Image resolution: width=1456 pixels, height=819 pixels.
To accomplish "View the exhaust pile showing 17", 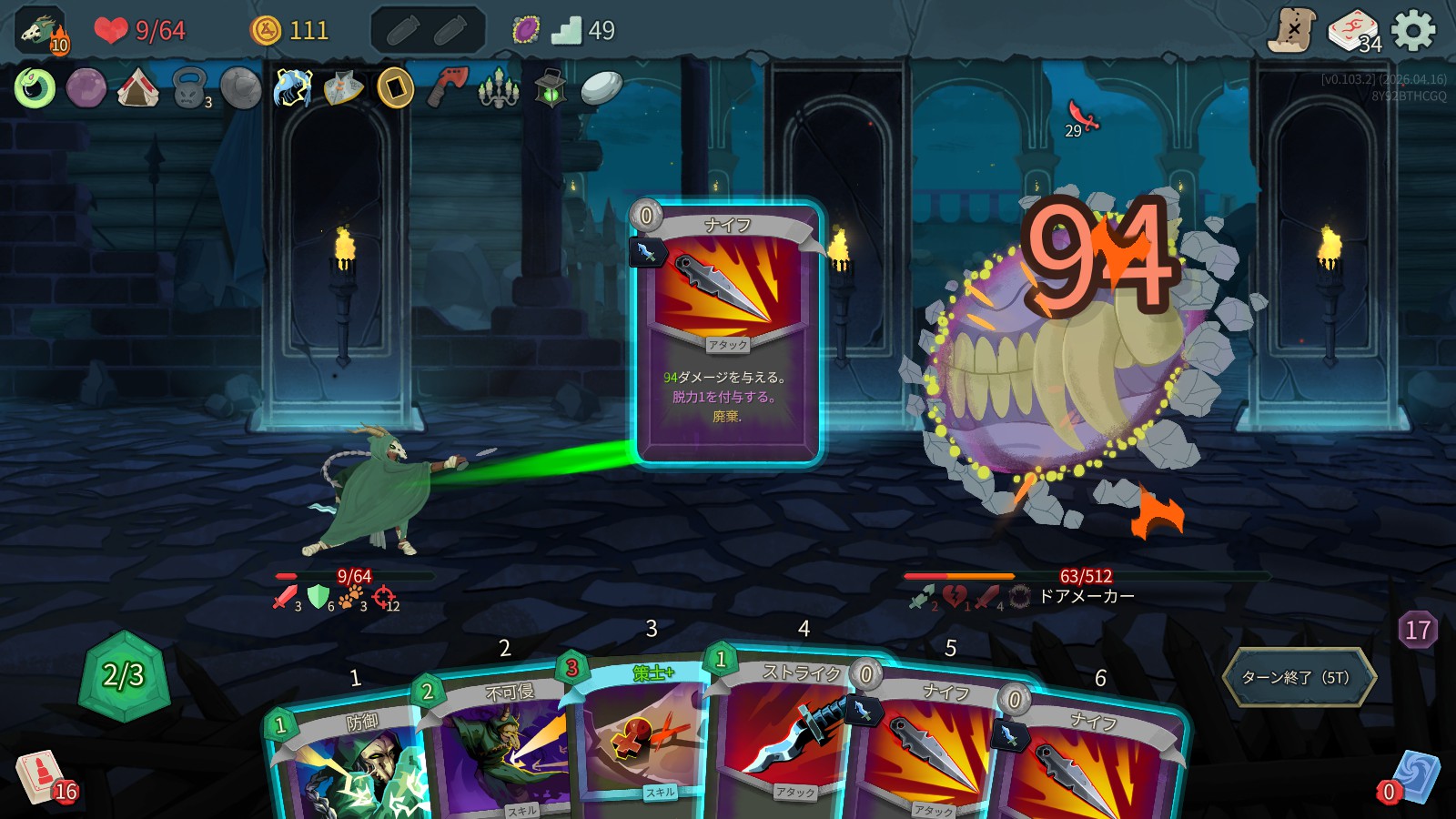I will point(1418,630).
